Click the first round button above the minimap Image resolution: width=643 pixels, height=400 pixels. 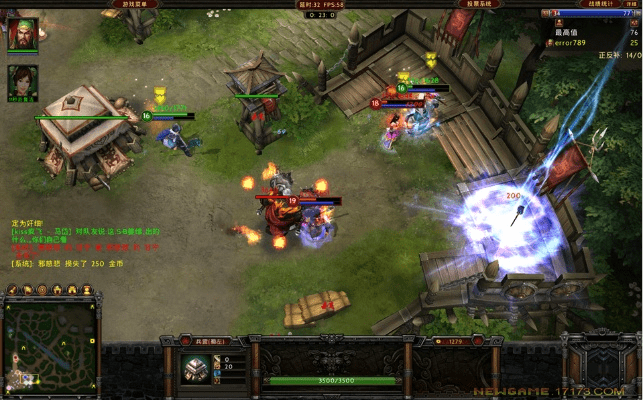pos(12,290)
